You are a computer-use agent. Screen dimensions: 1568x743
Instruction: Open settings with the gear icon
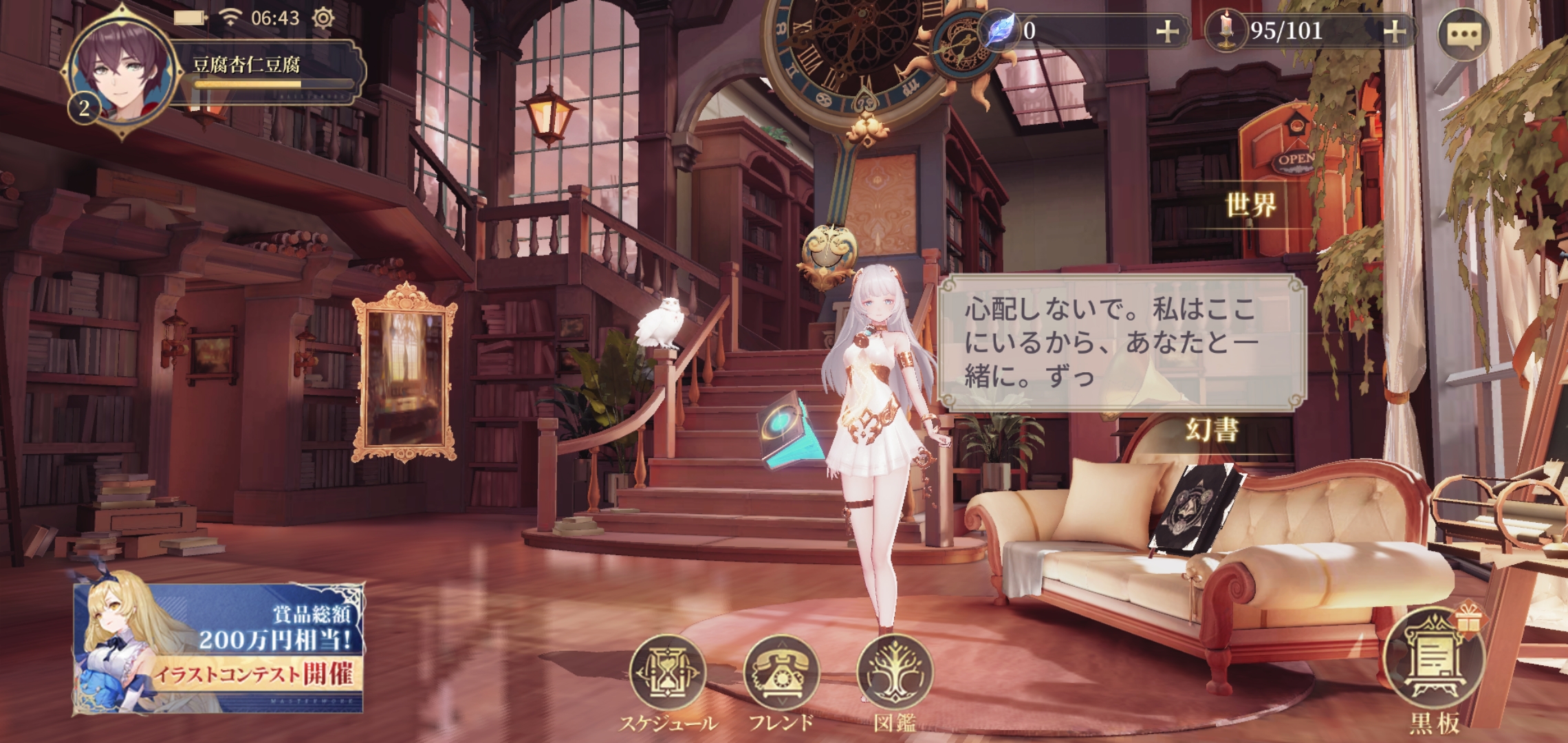click(x=323, y=18)
